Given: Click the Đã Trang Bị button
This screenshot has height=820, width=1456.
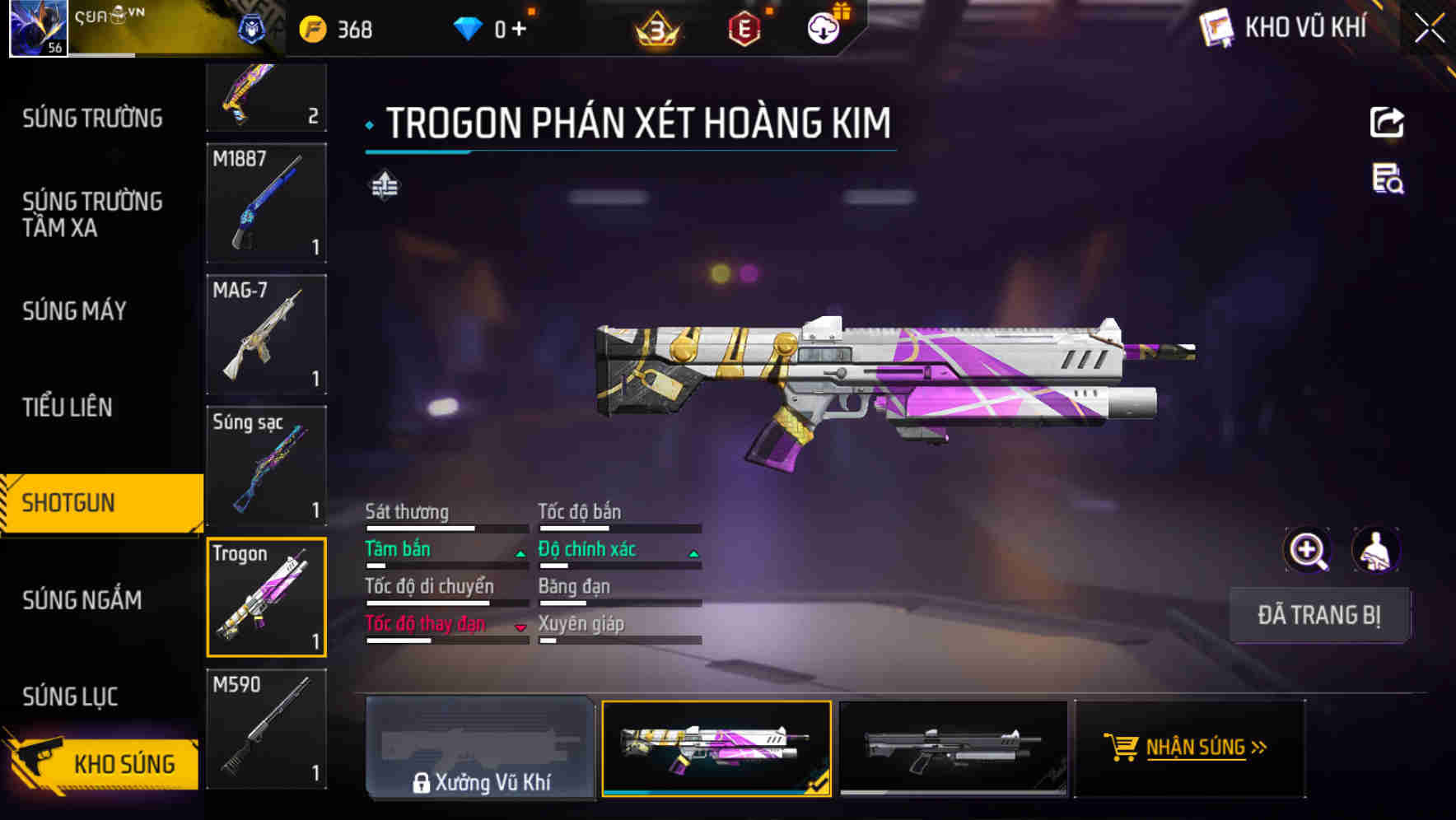Looking at the screenshot, I should pyautogui.click(x=1318, y=615).
